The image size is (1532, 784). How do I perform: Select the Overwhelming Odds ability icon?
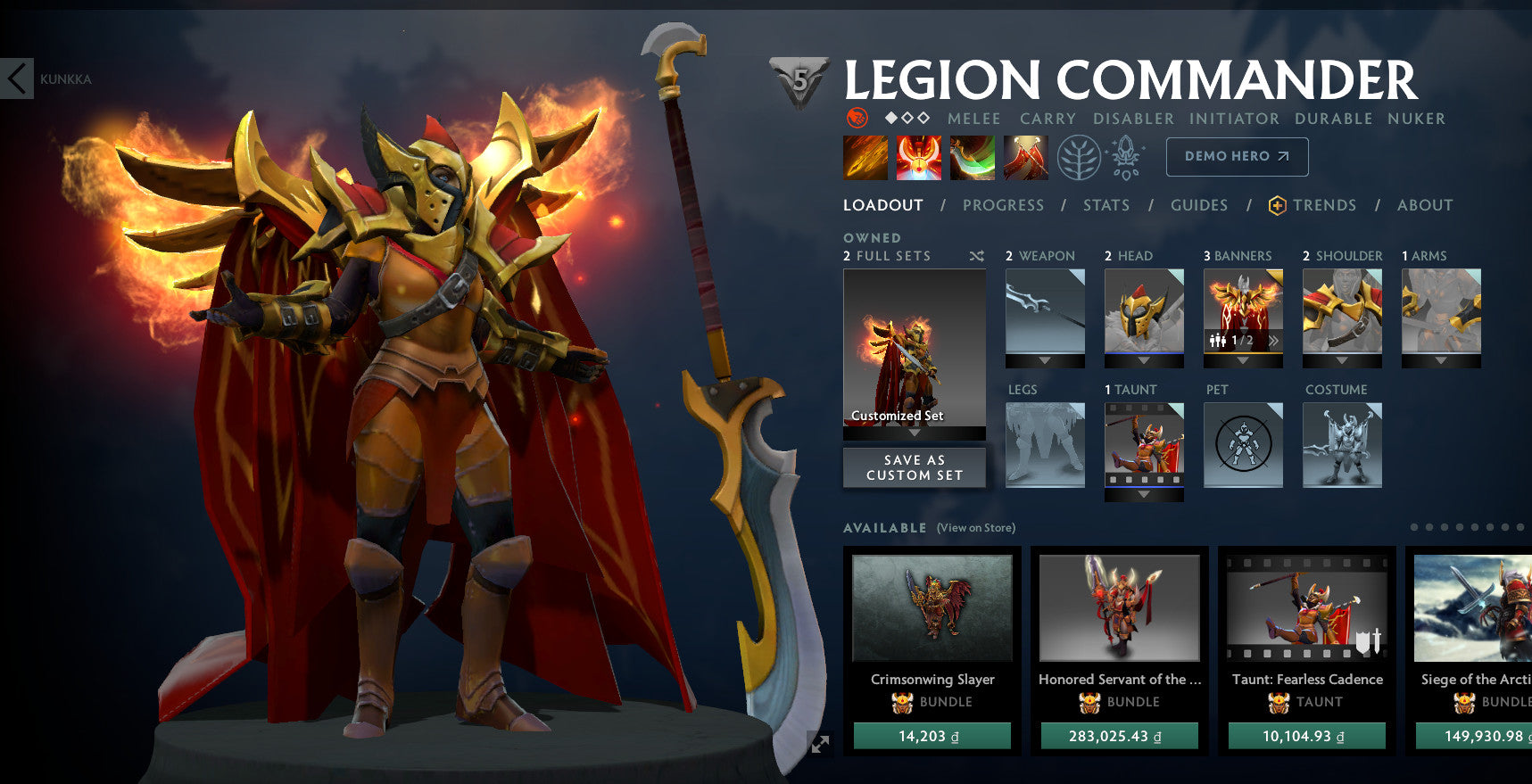(x=864, y=157)
